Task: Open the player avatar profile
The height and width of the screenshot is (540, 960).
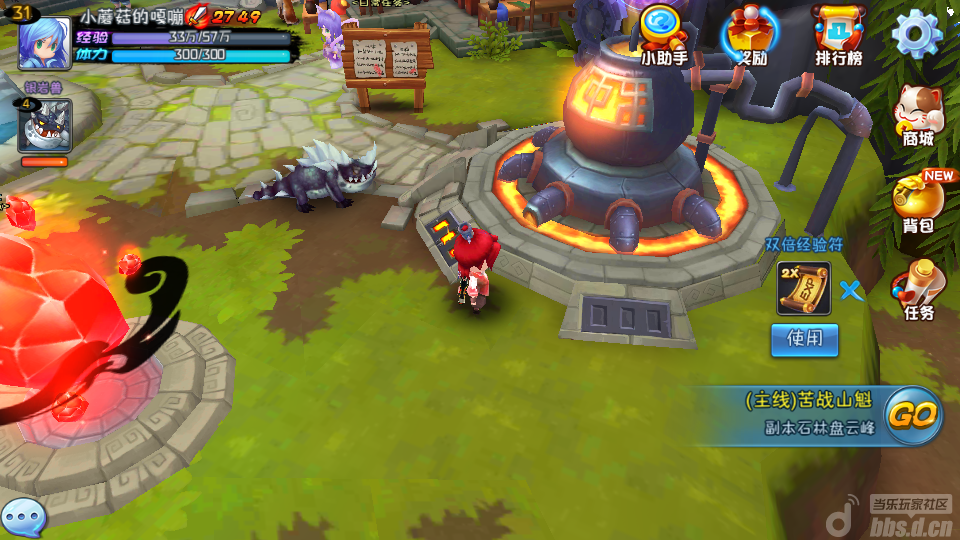Action: (x=43, y=42)
